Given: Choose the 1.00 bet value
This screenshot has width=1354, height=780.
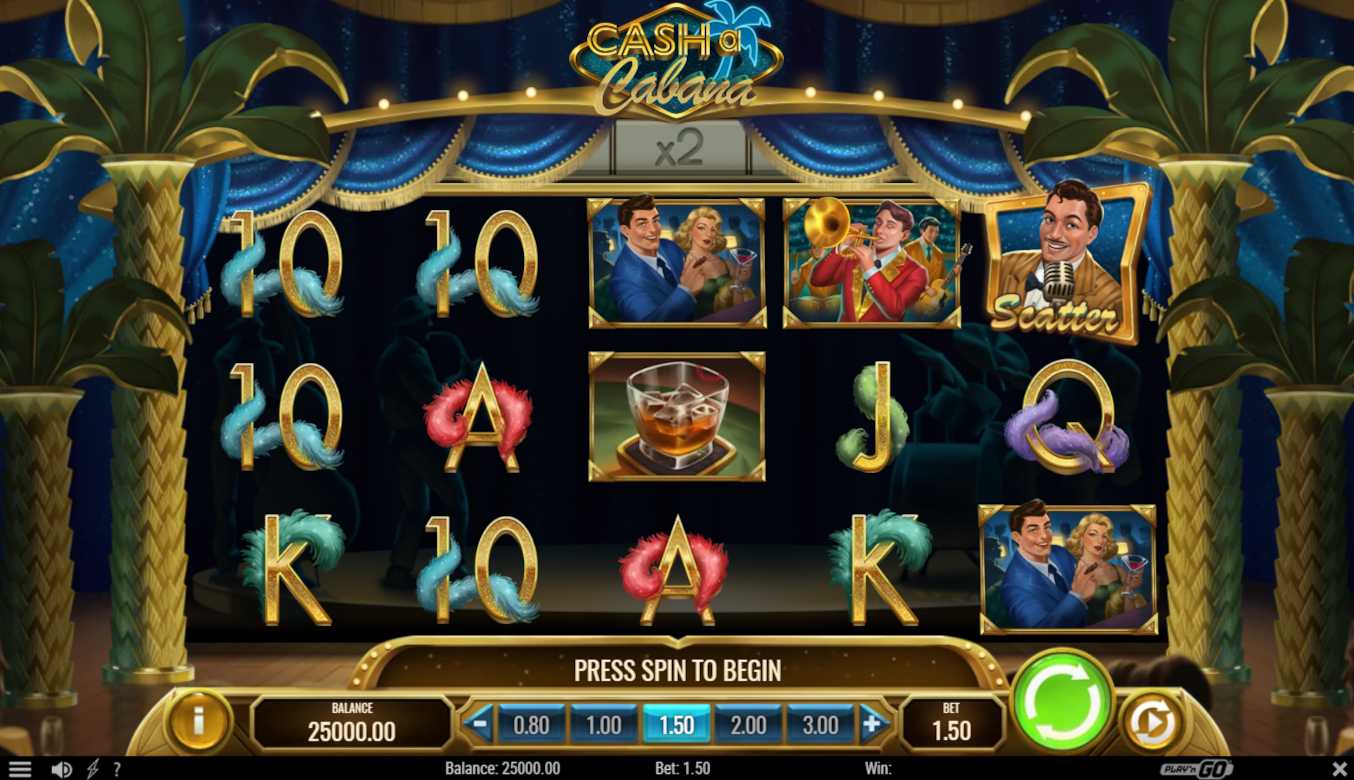Looking at the screenshot, I should (603, 725).
